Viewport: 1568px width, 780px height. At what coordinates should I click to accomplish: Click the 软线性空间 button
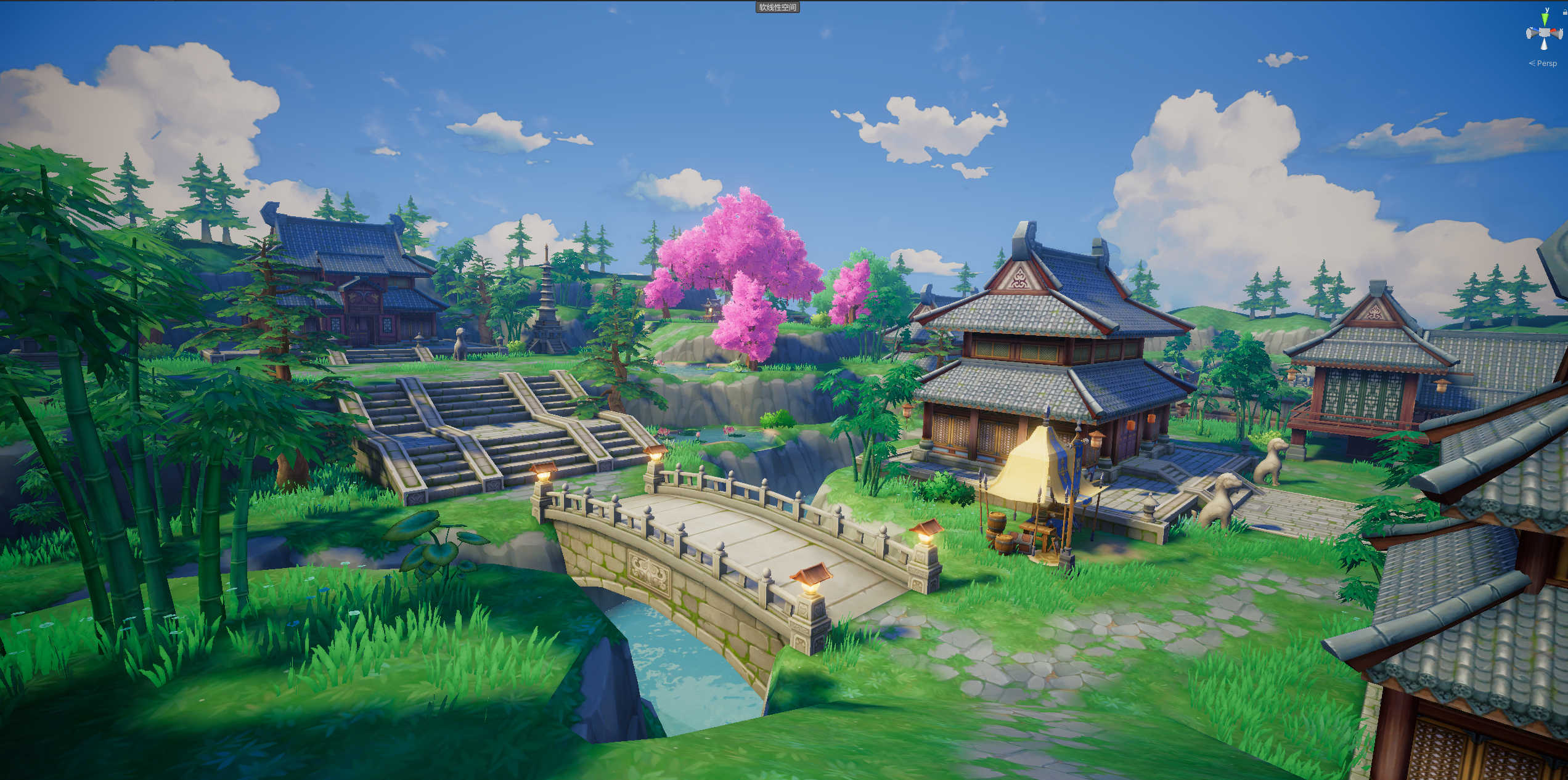pyautogui.click(x=778, y=7)
